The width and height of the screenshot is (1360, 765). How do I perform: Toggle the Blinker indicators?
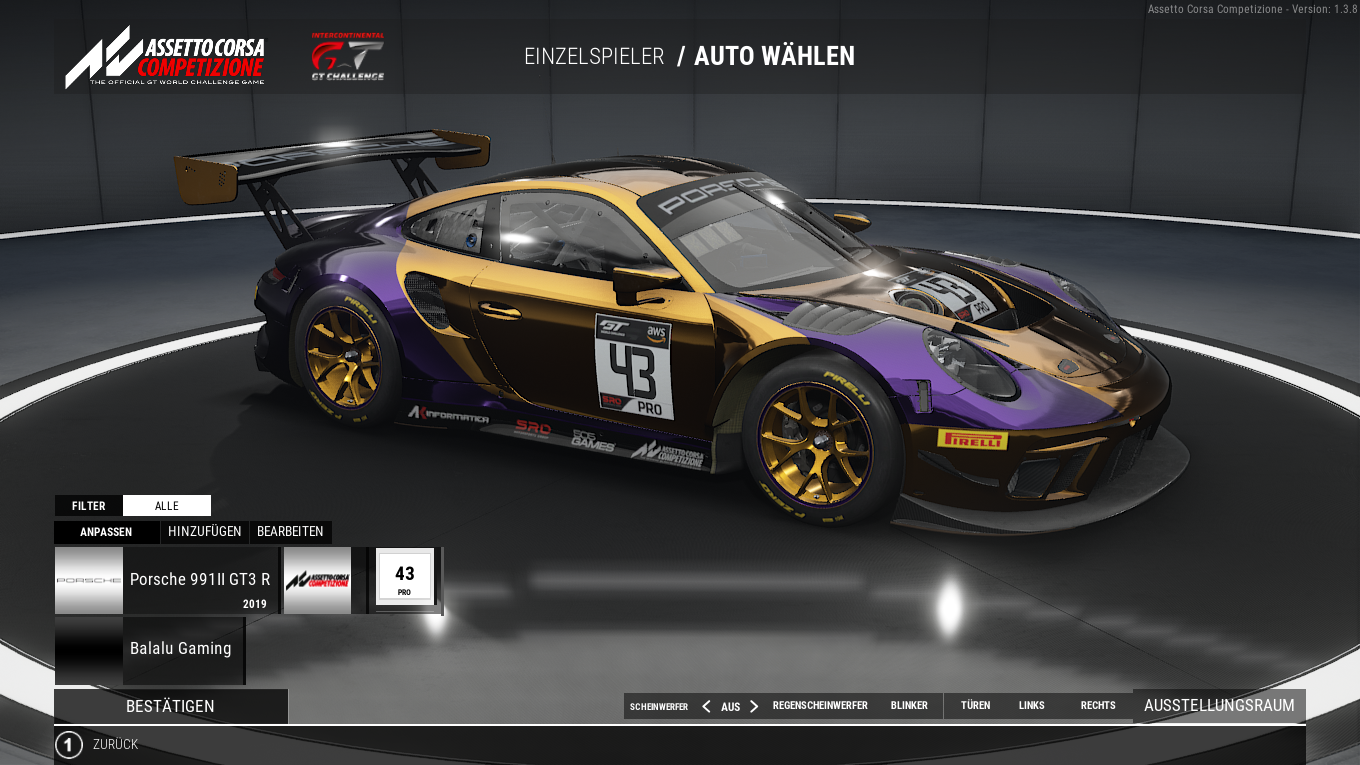pyautogui.click(x=909, y=706)
